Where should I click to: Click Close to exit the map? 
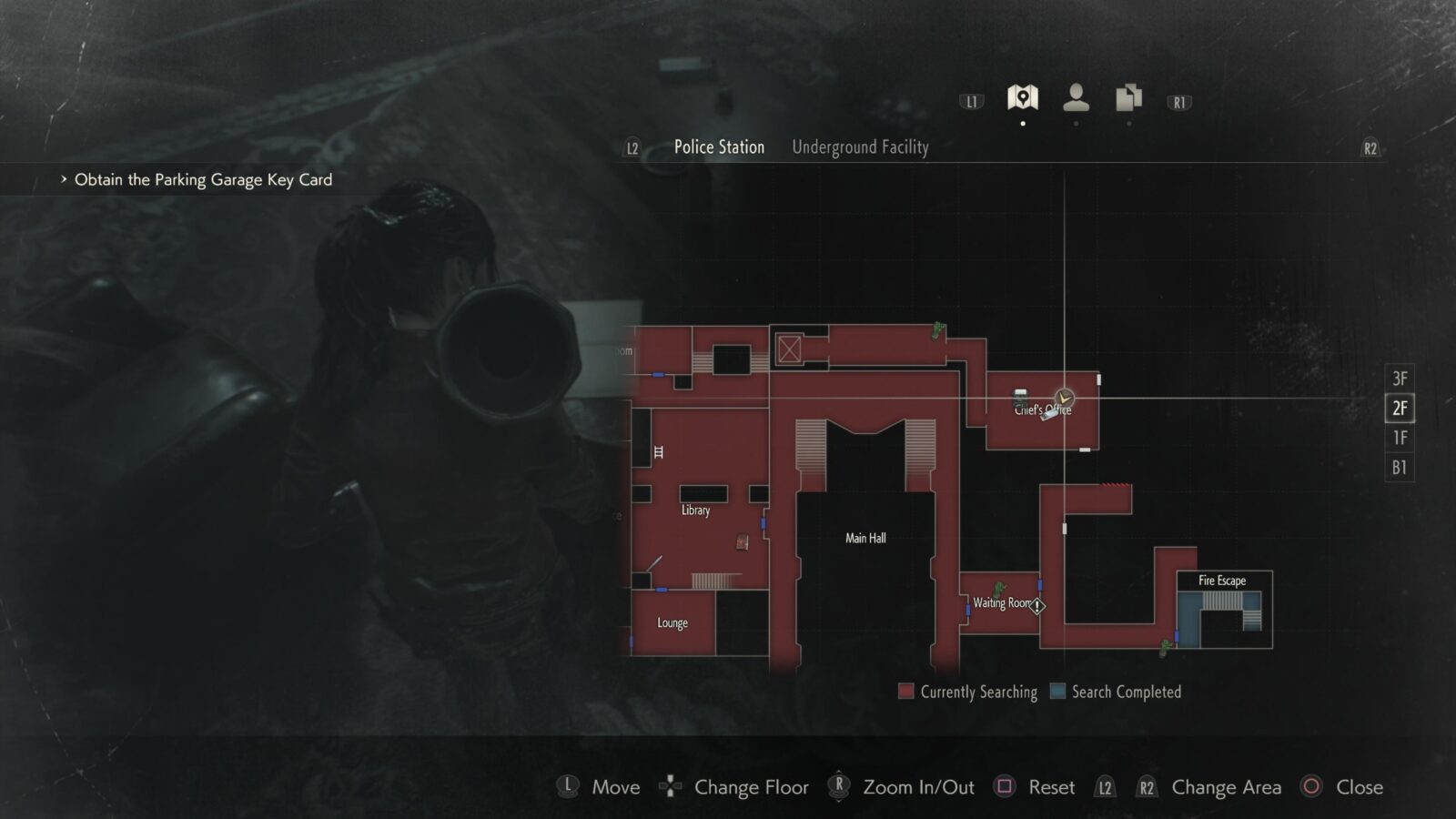pyautogui.click(x=1359, y=786)
